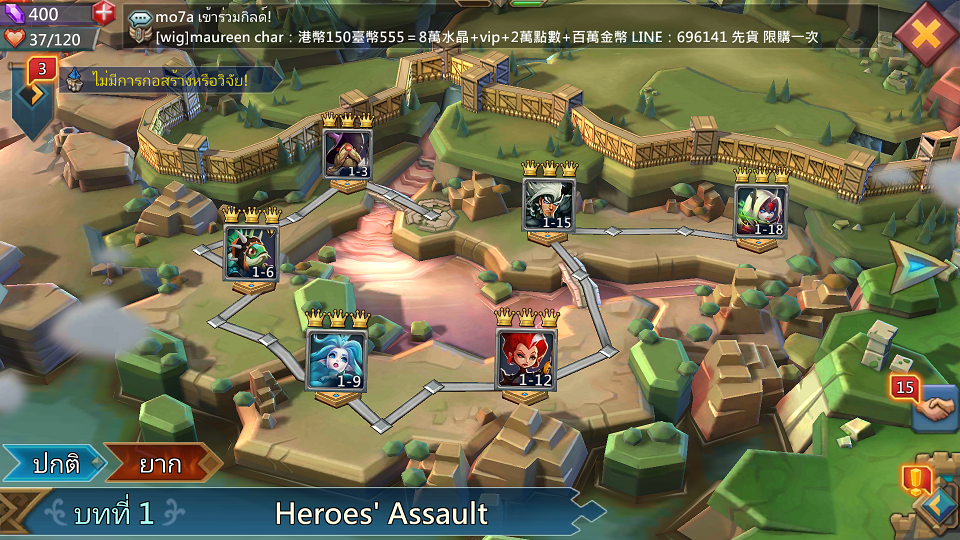Enter stage 1-12 with the red-haired hero
The height and width of the screenshot is (540, 960).
[525, 358]
